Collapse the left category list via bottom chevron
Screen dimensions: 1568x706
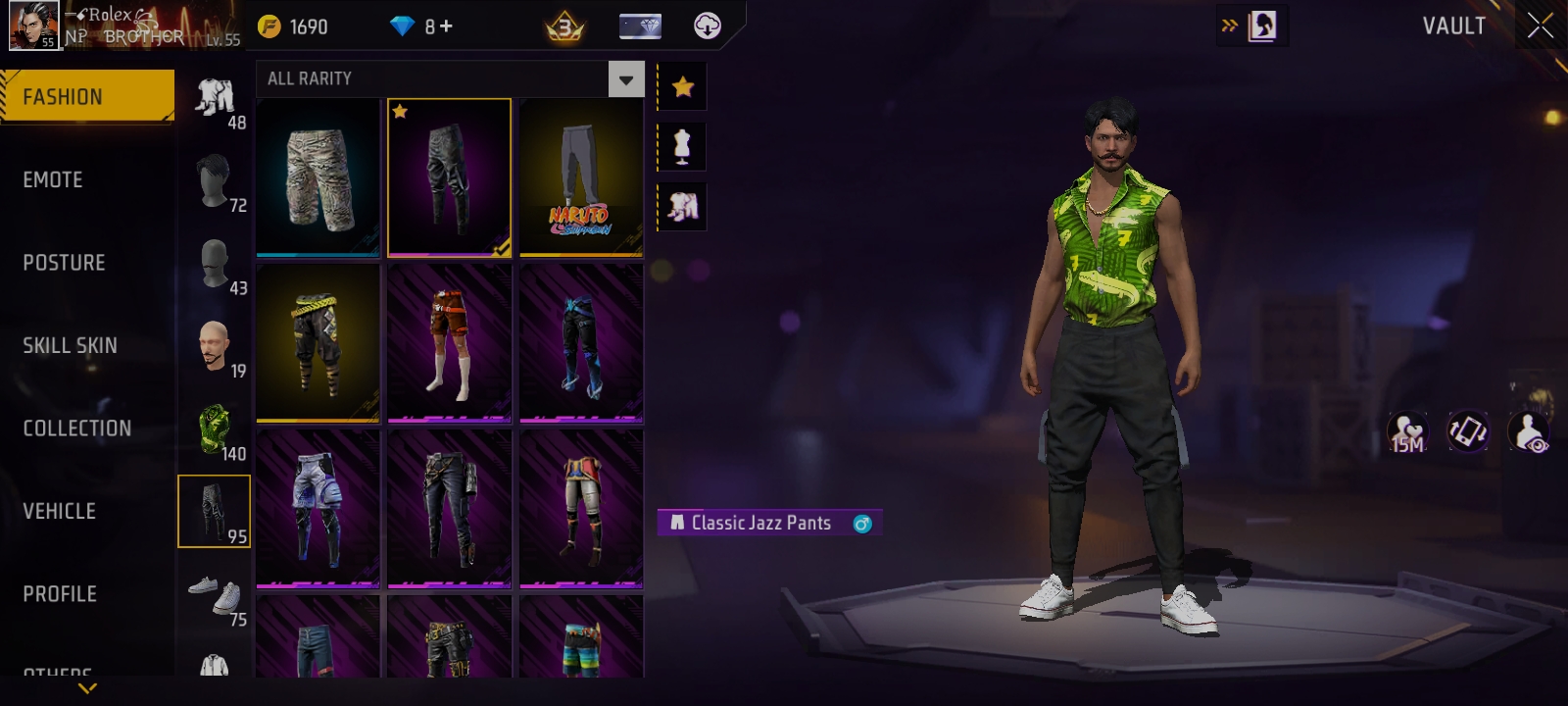[x=86, y=689]
